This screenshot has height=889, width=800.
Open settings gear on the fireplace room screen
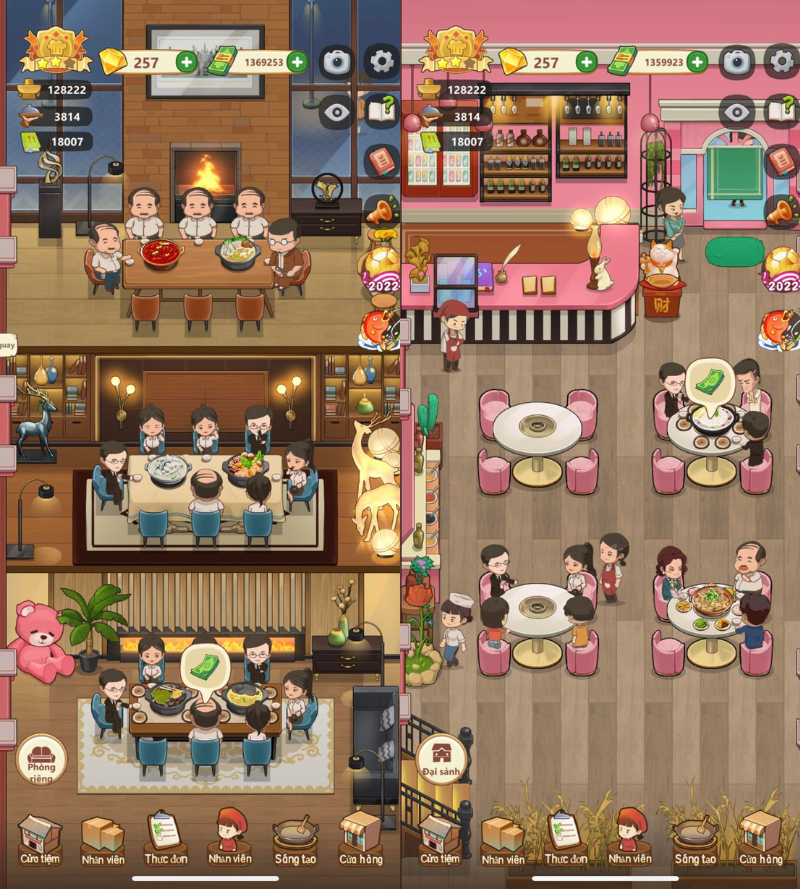[x=381, y=62]
